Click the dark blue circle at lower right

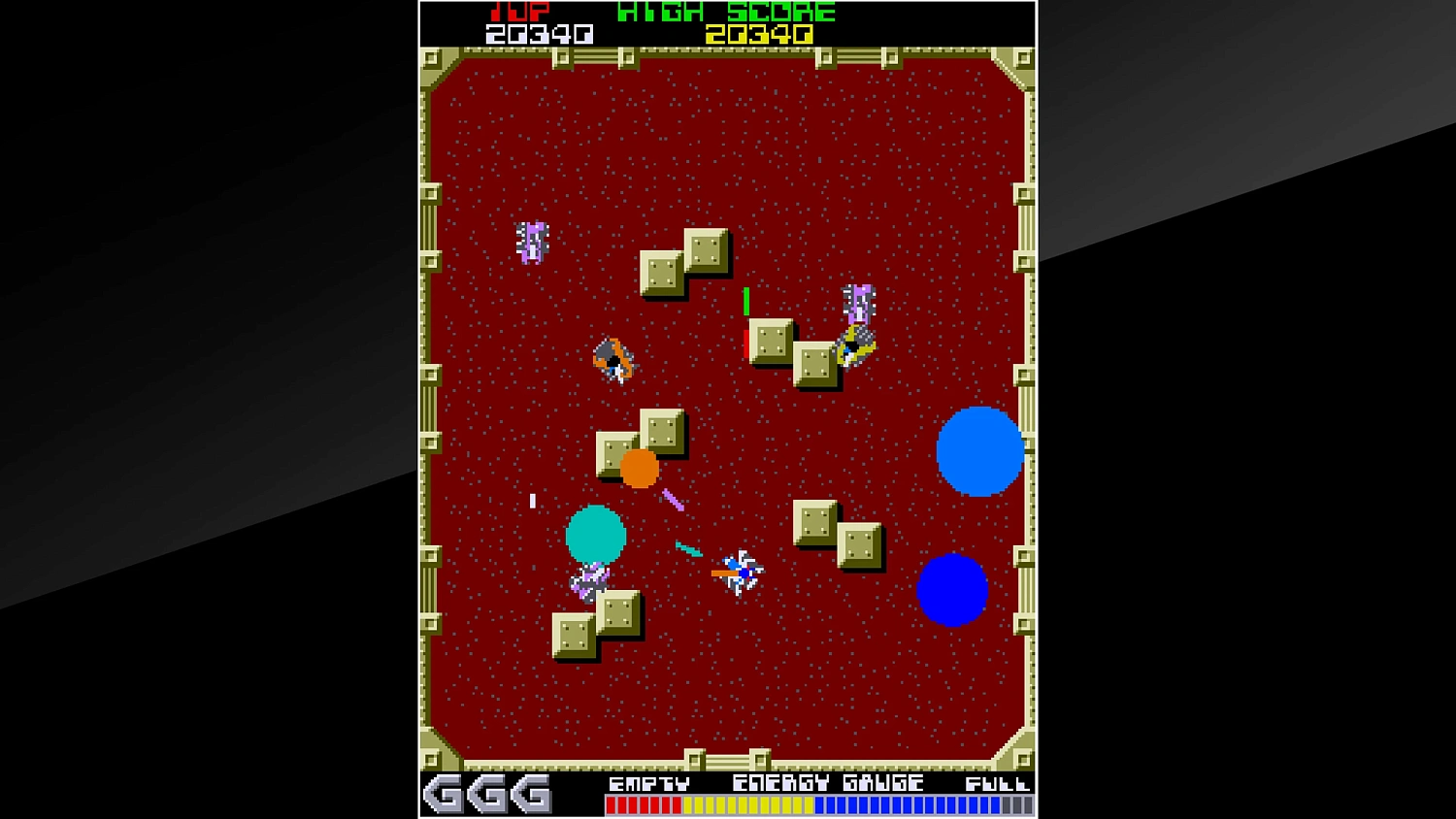tap(952, 589)
